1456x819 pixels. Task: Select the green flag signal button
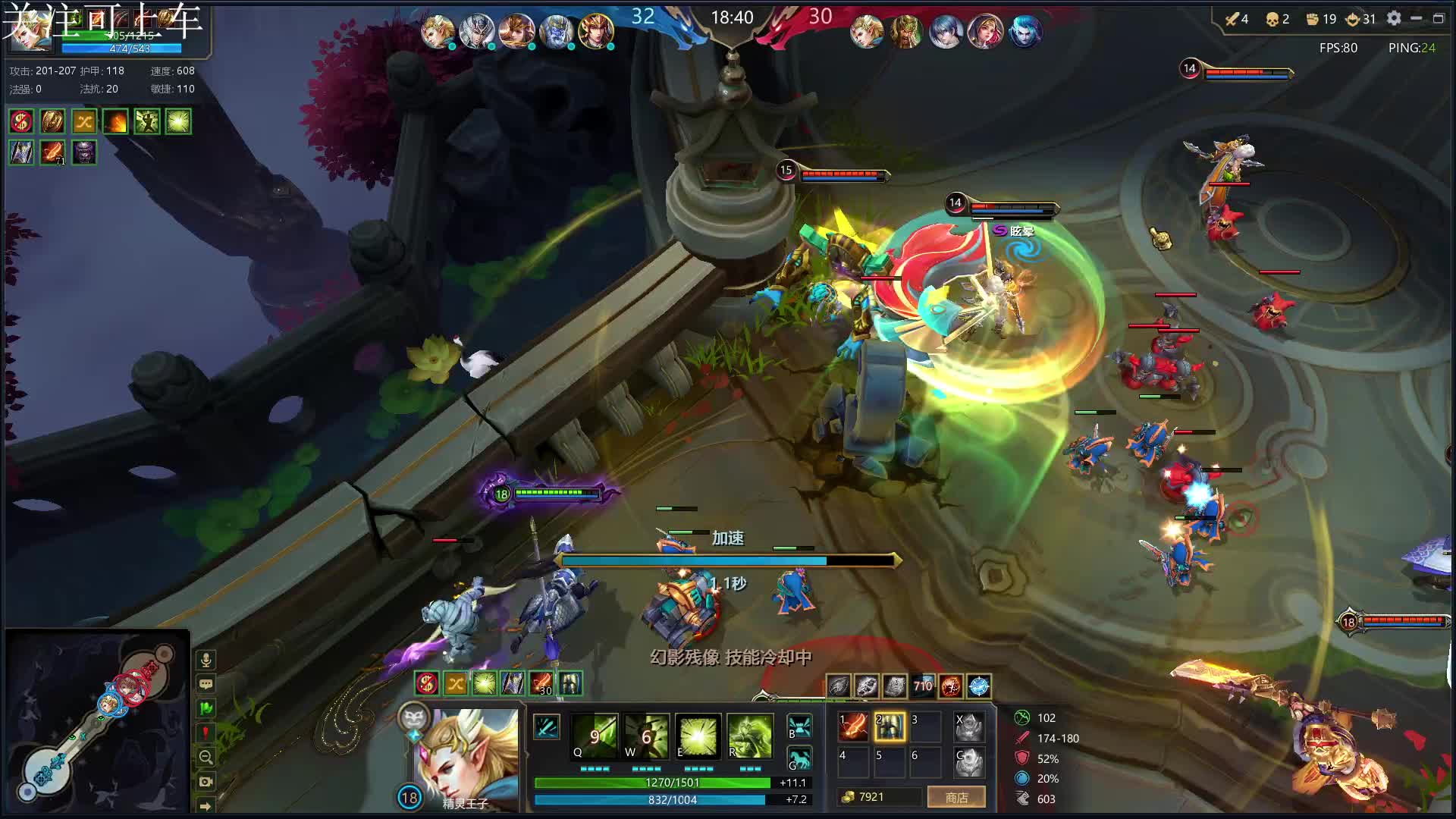pyautogui.click(x=206, y=708)
